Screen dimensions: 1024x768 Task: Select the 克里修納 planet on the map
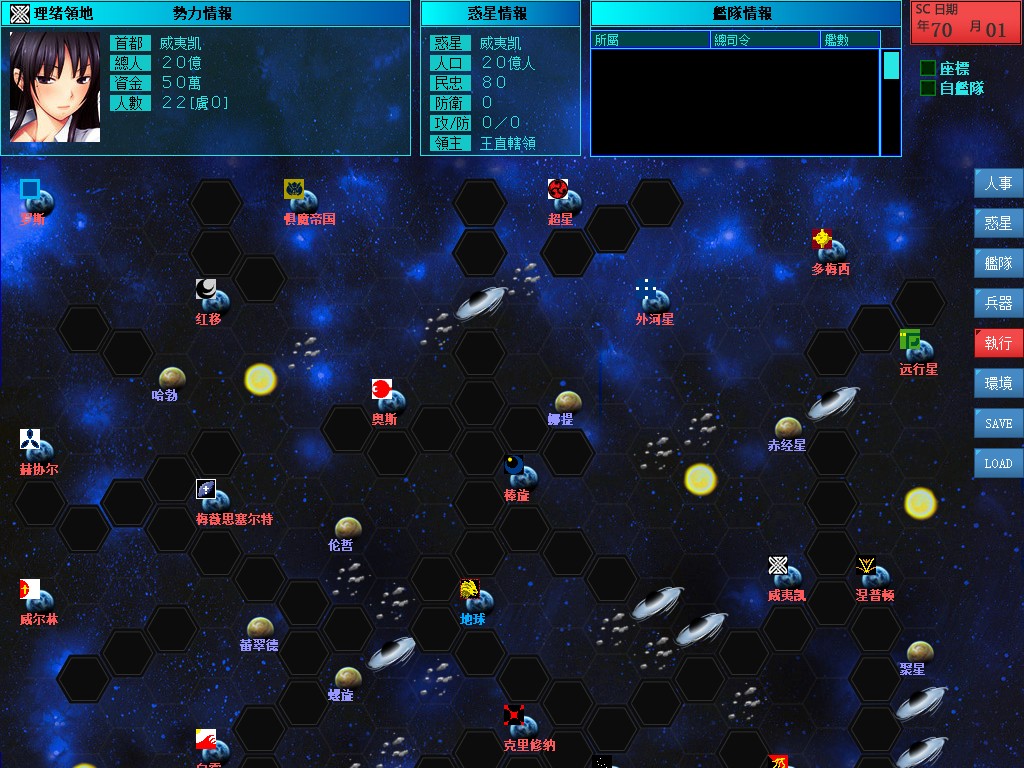point(524,726)
